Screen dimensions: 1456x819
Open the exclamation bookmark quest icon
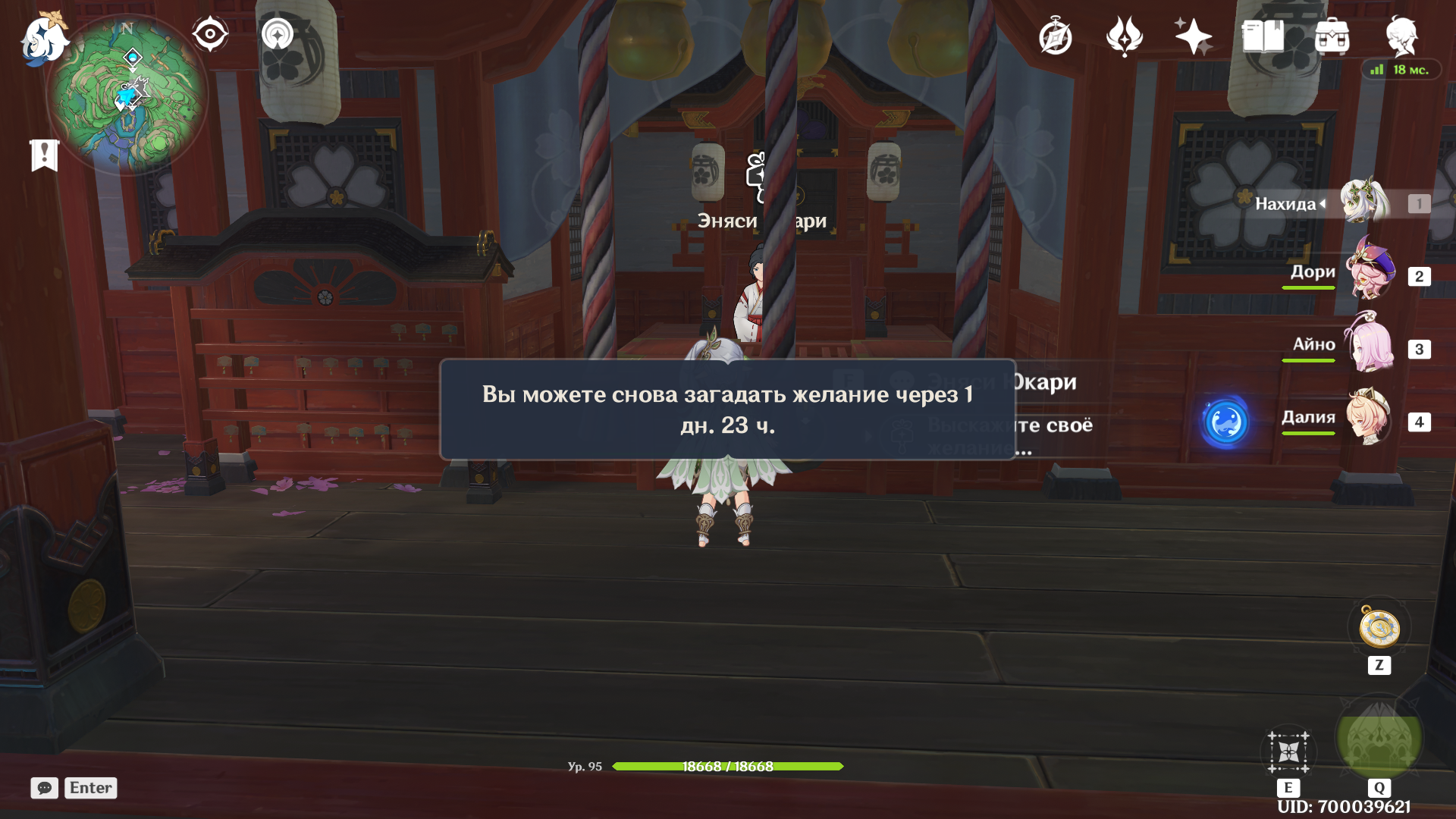coord(45,155)
